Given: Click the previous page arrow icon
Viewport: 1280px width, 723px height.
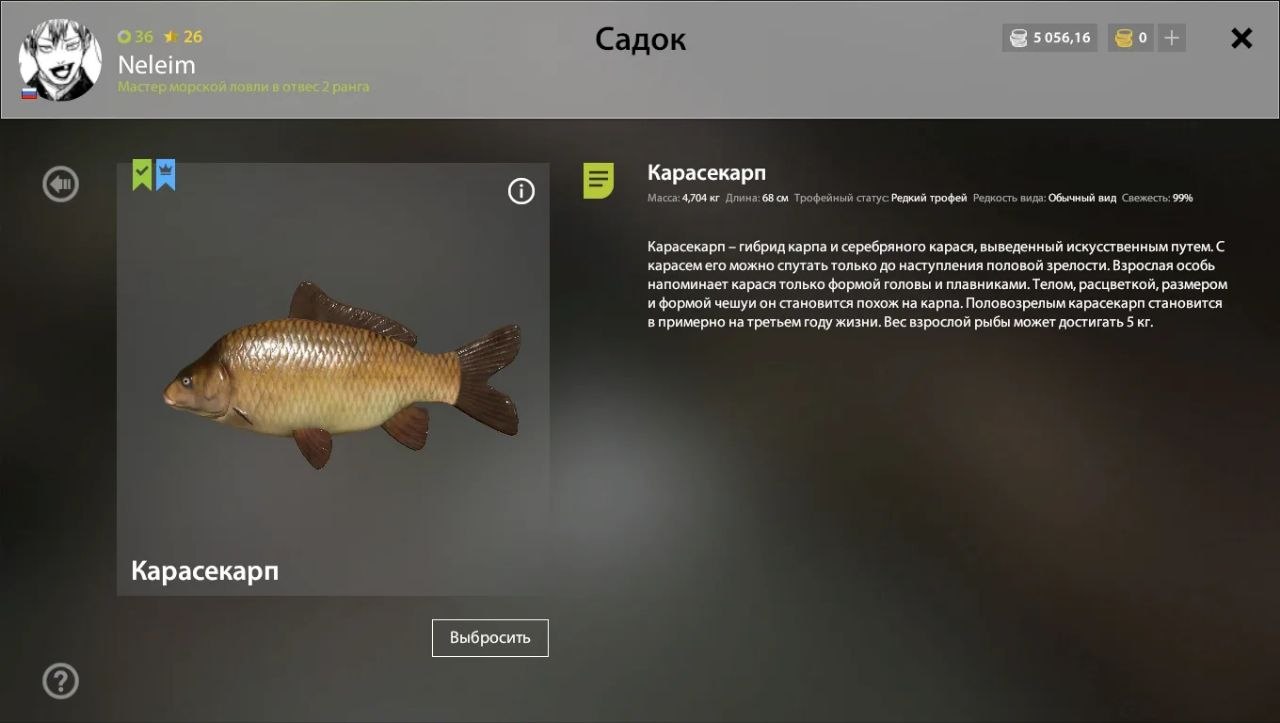Looking at the screenshot, I should tap(60, 183).
